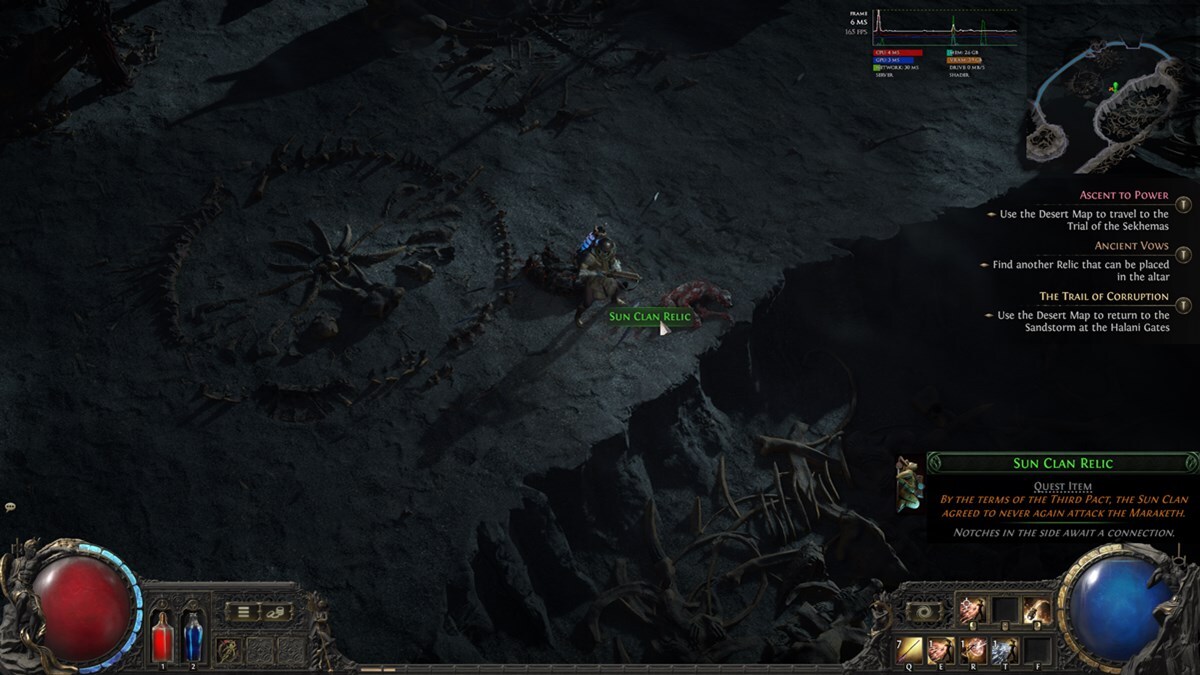
Task: Pick up the Sun Clan Relic label
Action: coord(649,317)
